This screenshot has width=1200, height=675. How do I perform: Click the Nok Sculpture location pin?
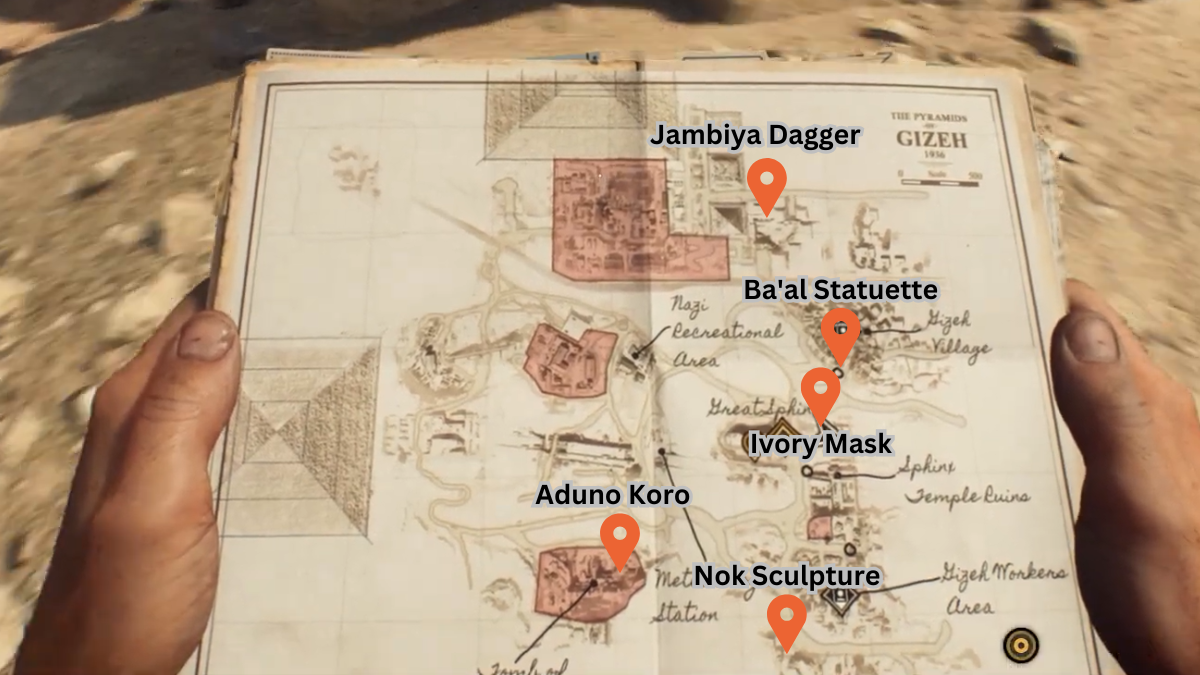tap(787, 618)
